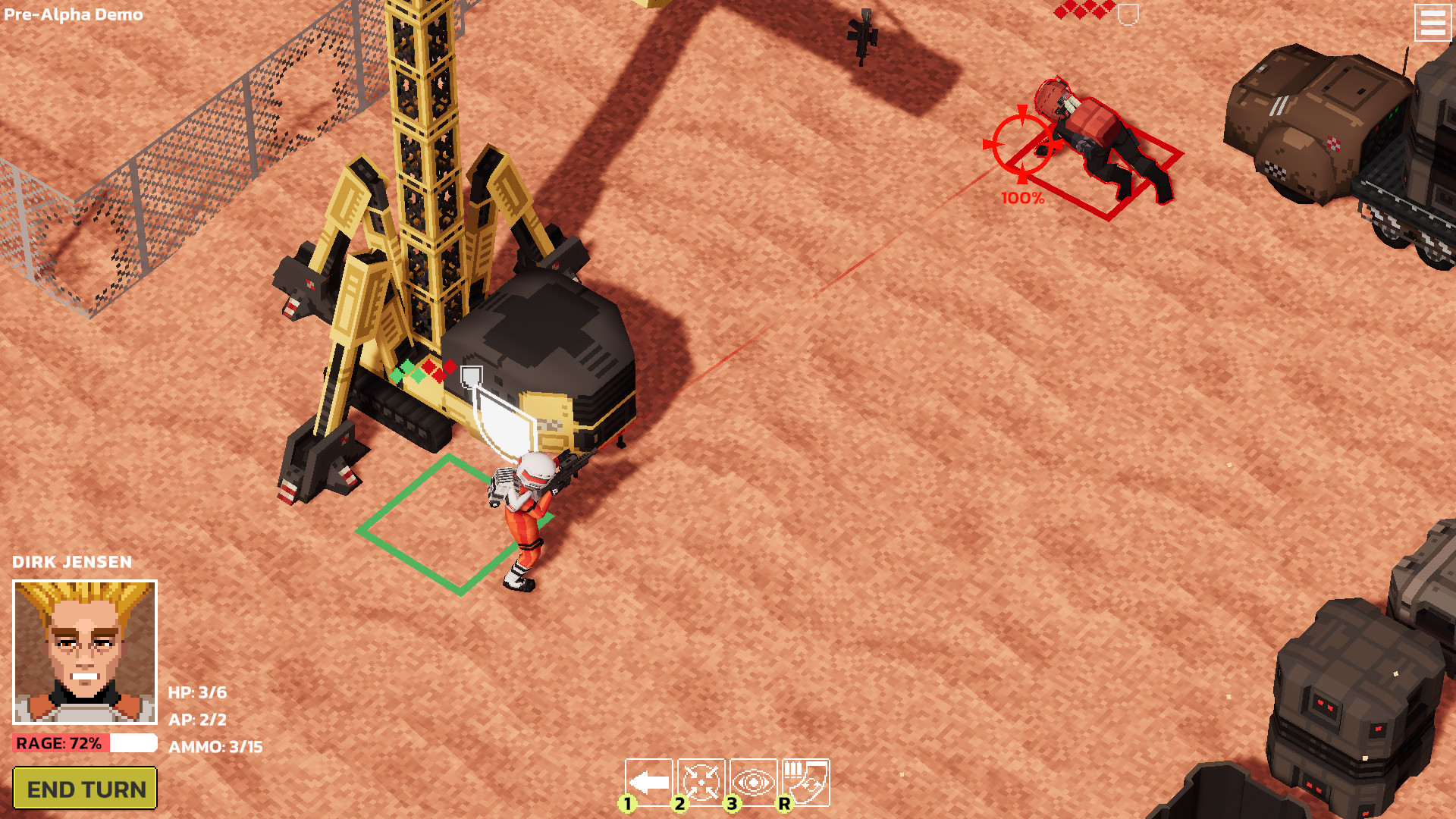The image size is (1456, 819).
Task: Expand the Pre-Alpha Demo label
Action: pos(74,13)
